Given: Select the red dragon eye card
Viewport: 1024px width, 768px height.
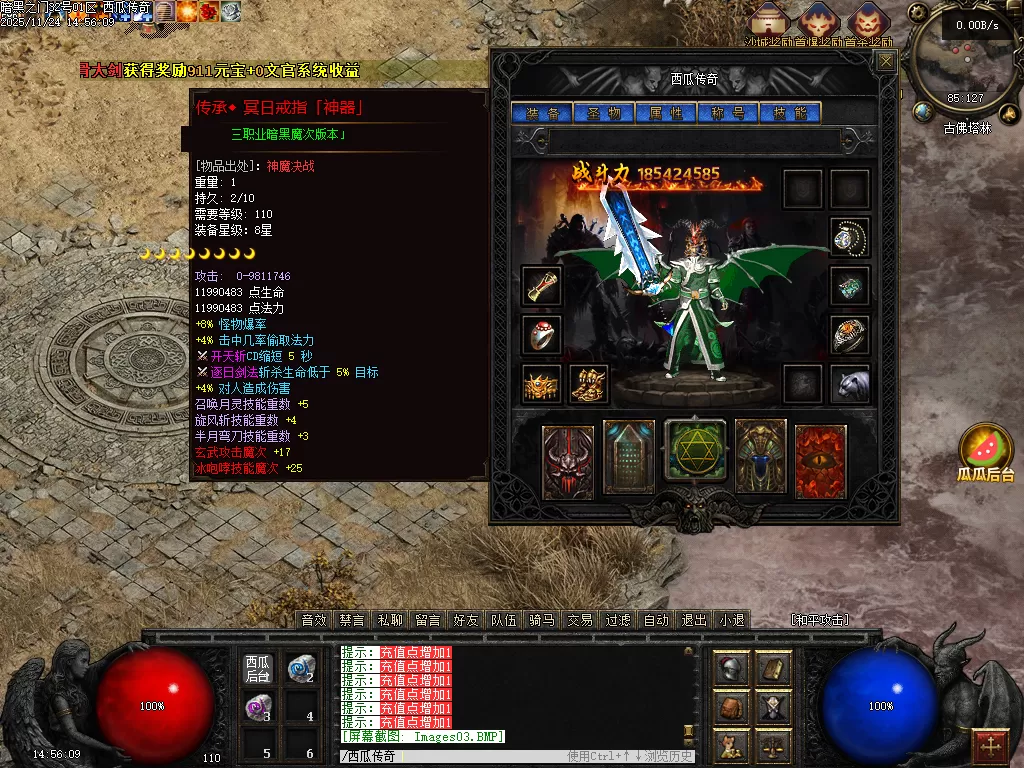Looking at the screenshot, I should [x=821, y=460].
